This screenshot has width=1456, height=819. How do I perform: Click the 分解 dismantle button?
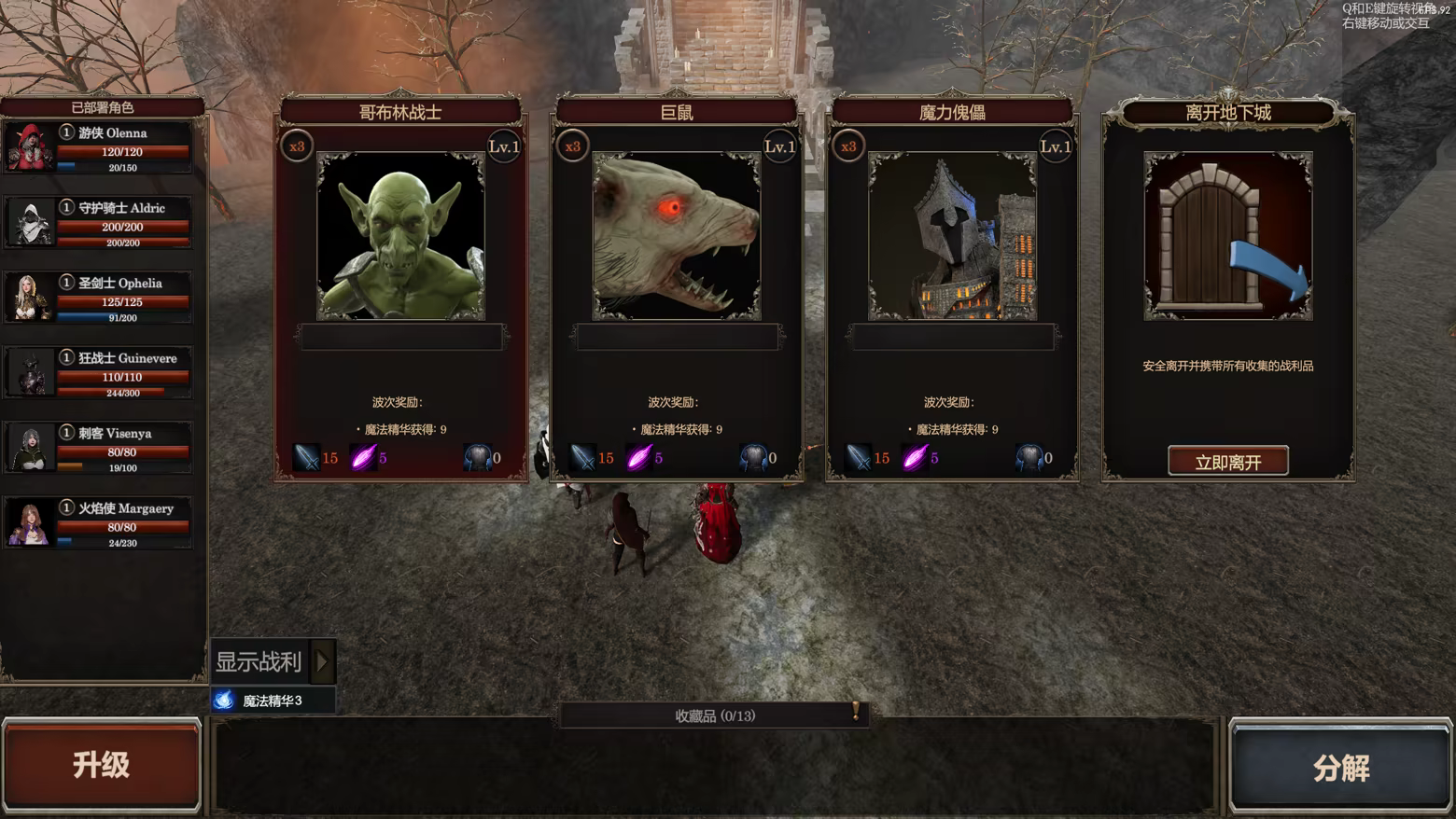pos(1340,767)
